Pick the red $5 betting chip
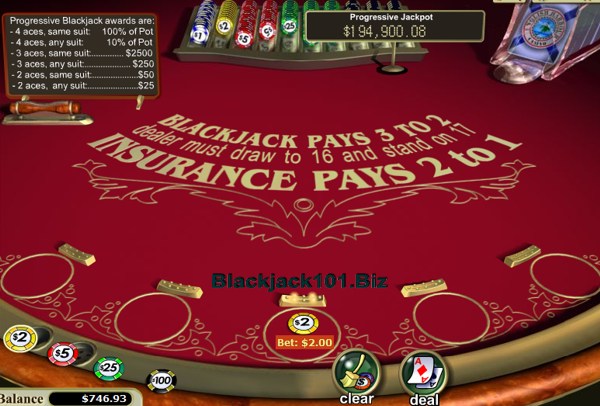This screenshot has height=406, width=600. click(62, 353)
